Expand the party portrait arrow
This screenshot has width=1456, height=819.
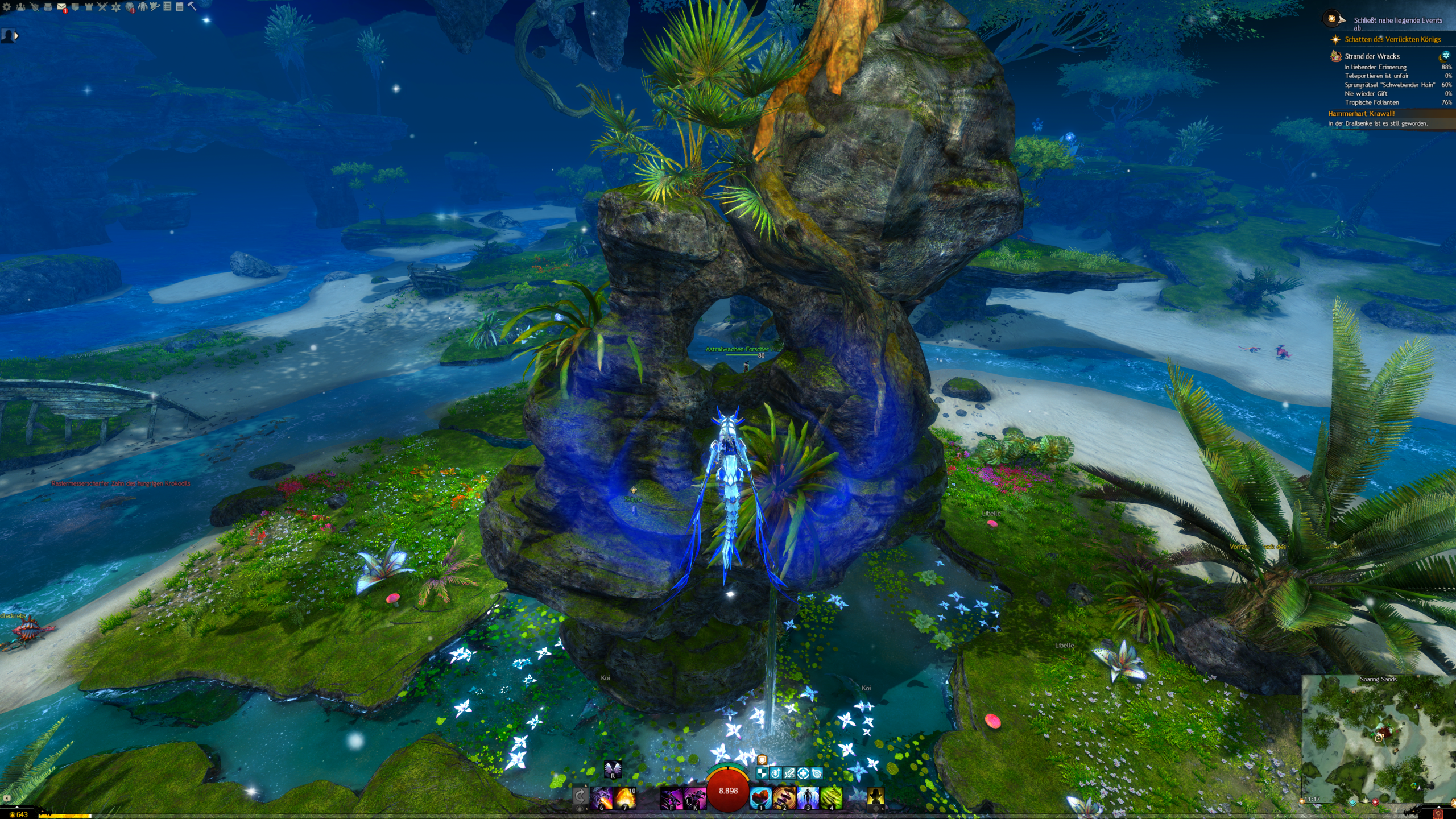pyautogui.click(x=16, y=36)
